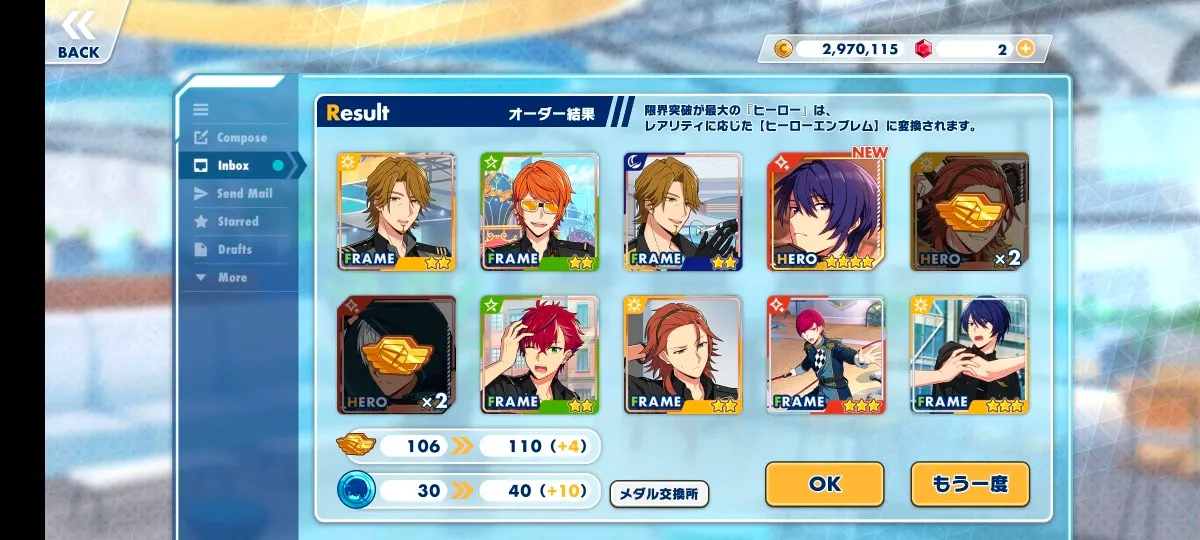Viewport: 1200px width, 540px height.
Task: Open the メダル交換所 medal exchange
Action: click(659, 493)
